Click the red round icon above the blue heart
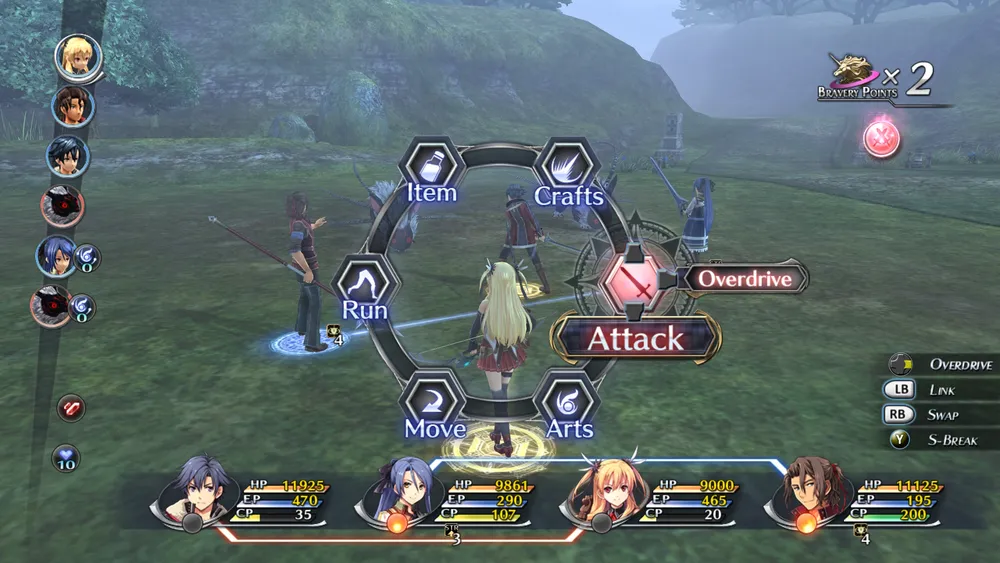 point(71,408)
